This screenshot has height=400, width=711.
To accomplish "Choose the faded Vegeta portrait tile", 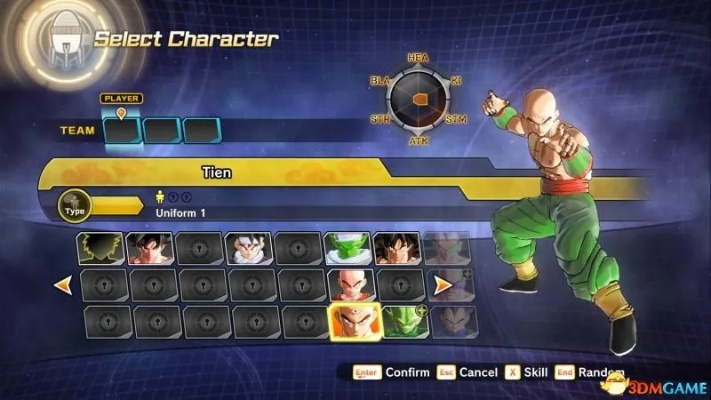I will click(x=453, y=321).
